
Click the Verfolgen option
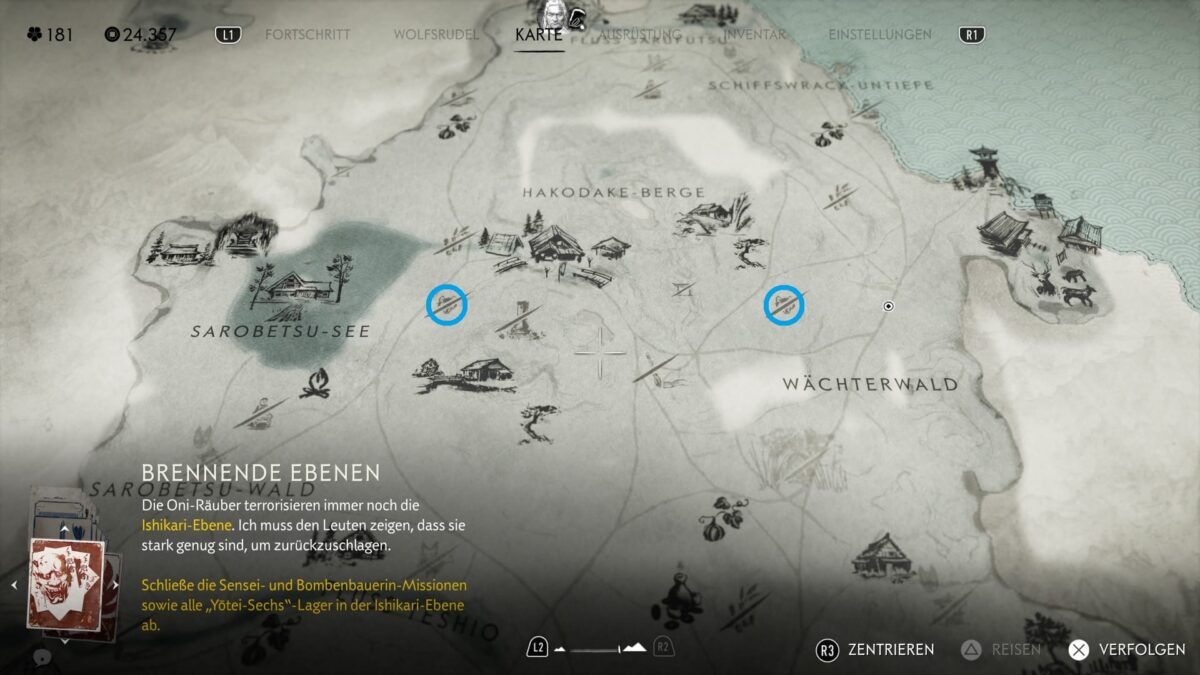coord(1126,649)
